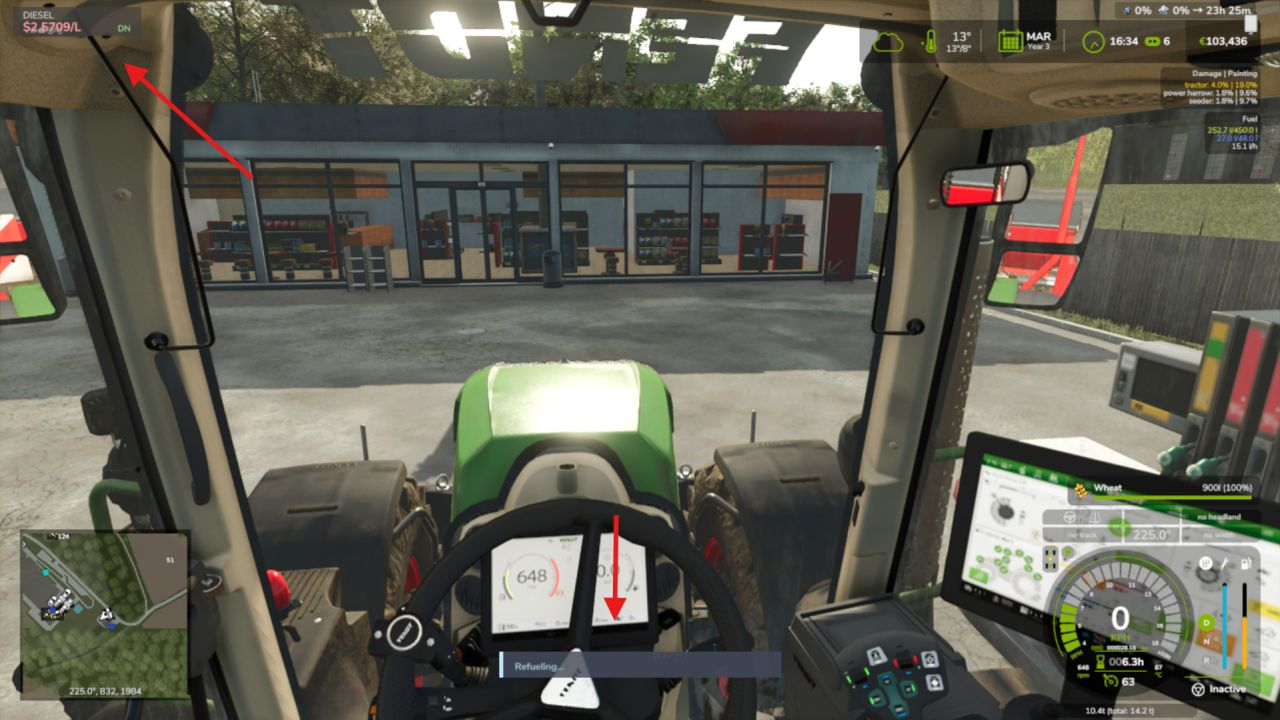1280x720 pixels.
Task: Click the fuel pump icon on the dashboard screen
Action: pyautogui.click(x=1245, y=564)
